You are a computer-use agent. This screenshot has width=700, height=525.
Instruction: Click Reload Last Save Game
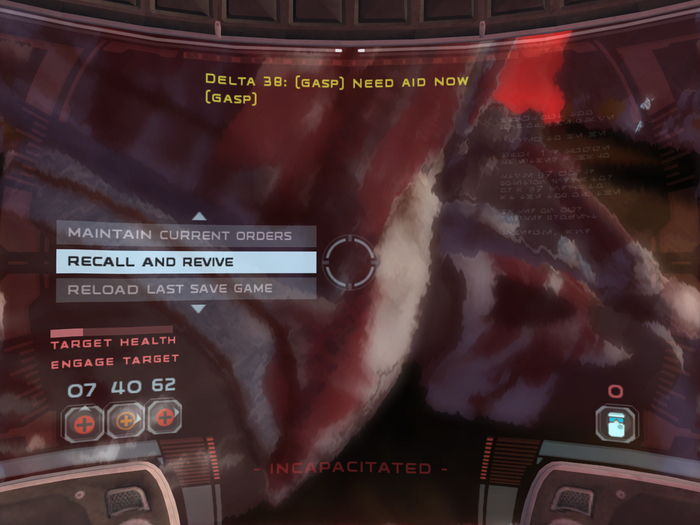(185, 289)
